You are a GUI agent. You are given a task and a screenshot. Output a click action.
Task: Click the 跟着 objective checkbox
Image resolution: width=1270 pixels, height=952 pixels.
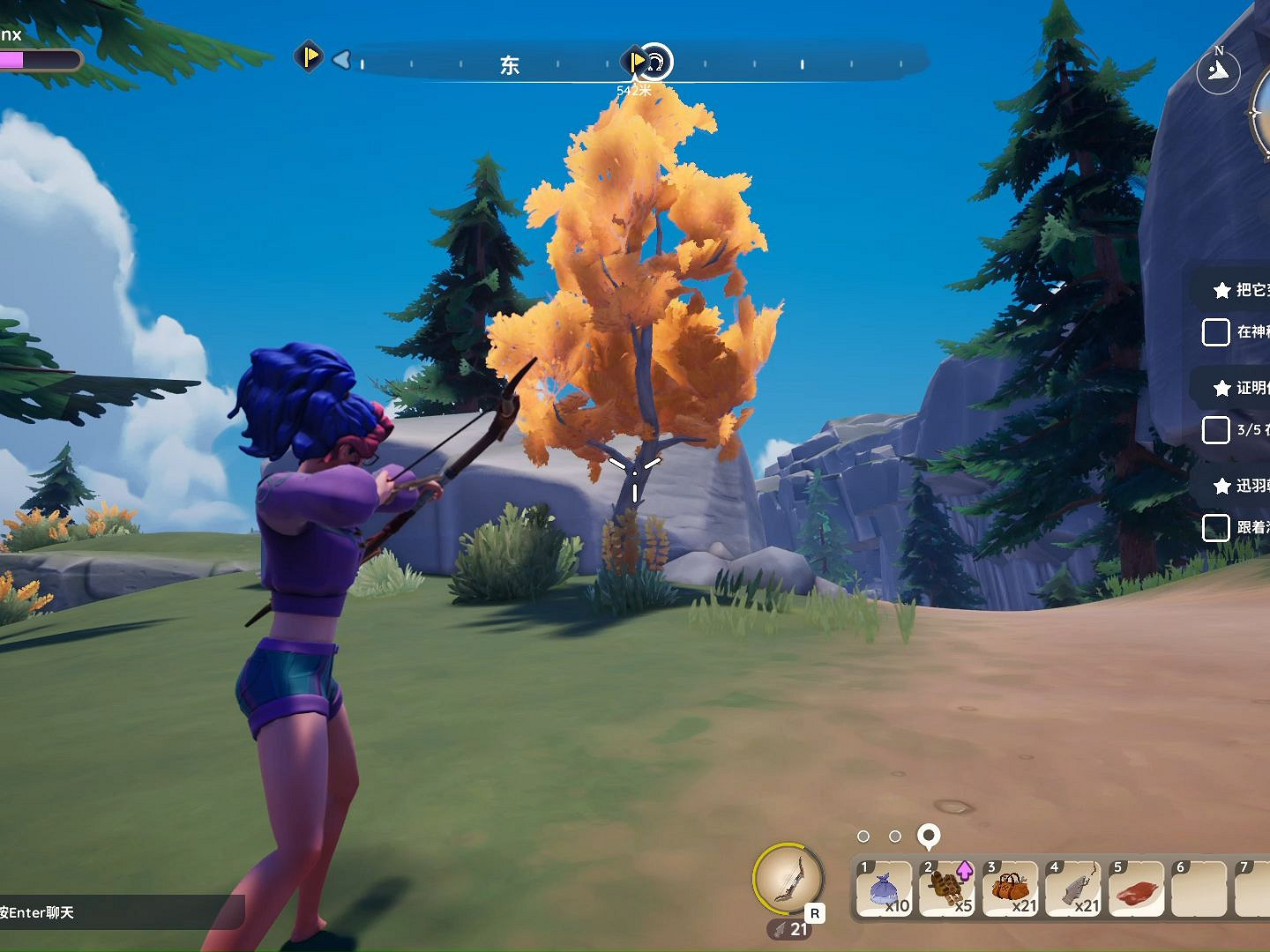(x=1215, y=528)
